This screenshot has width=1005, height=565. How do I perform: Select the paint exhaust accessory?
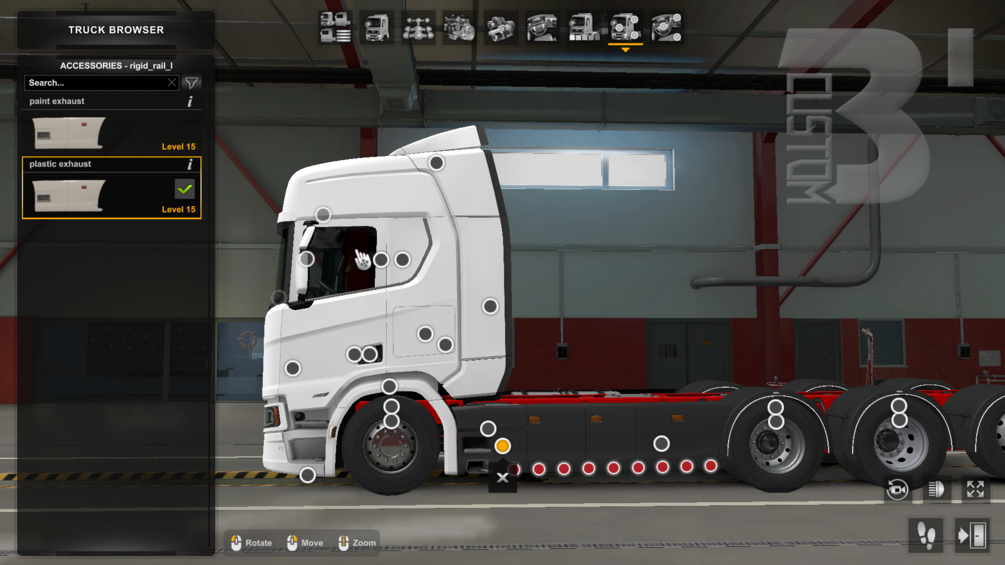pyautogui.click(x=68, y=133)
